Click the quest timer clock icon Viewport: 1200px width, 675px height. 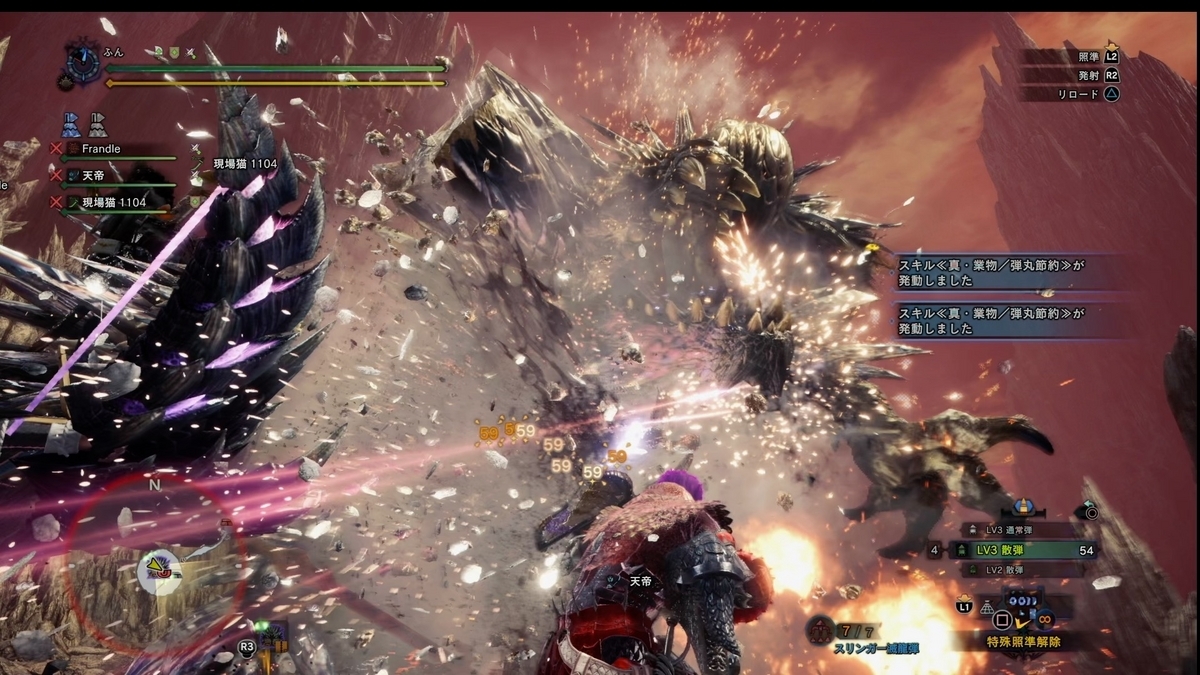[82, 63]
